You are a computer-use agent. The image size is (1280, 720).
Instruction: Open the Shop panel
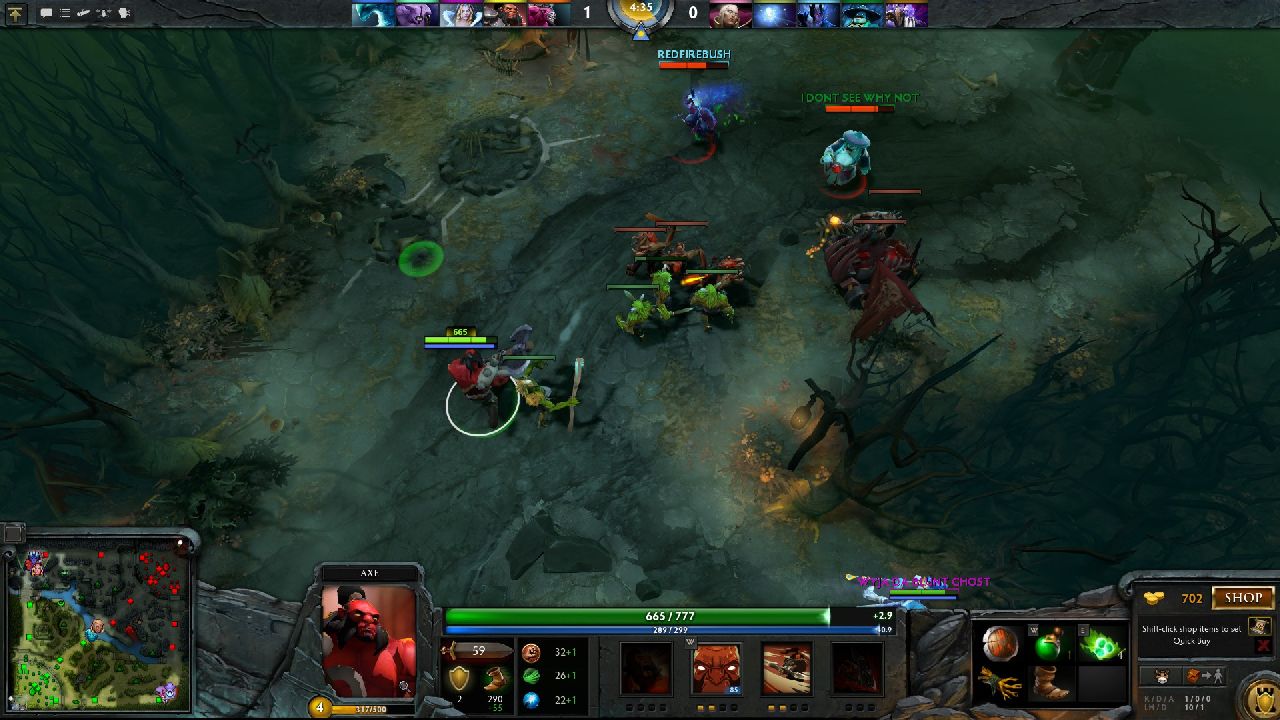tap(1243, 598)
